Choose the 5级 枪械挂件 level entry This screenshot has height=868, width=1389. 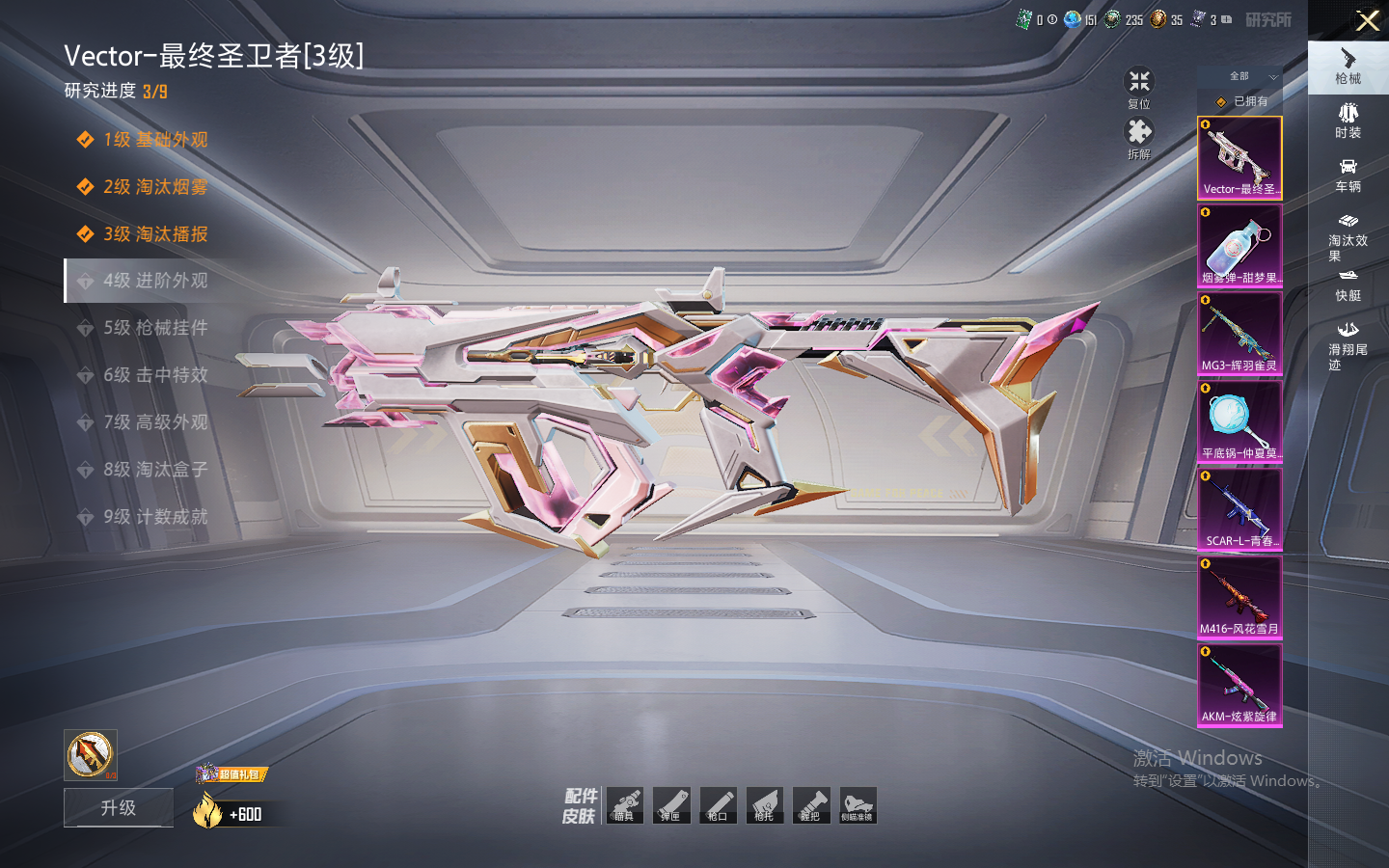155,328
